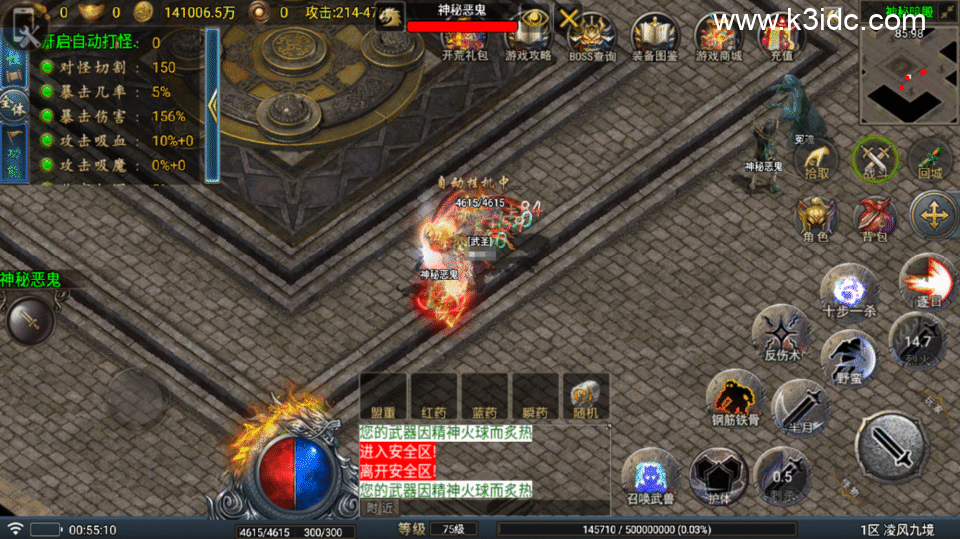960x539 pixels.
Task: Activate the 十步一杀 skill
Action: (849, 291)
